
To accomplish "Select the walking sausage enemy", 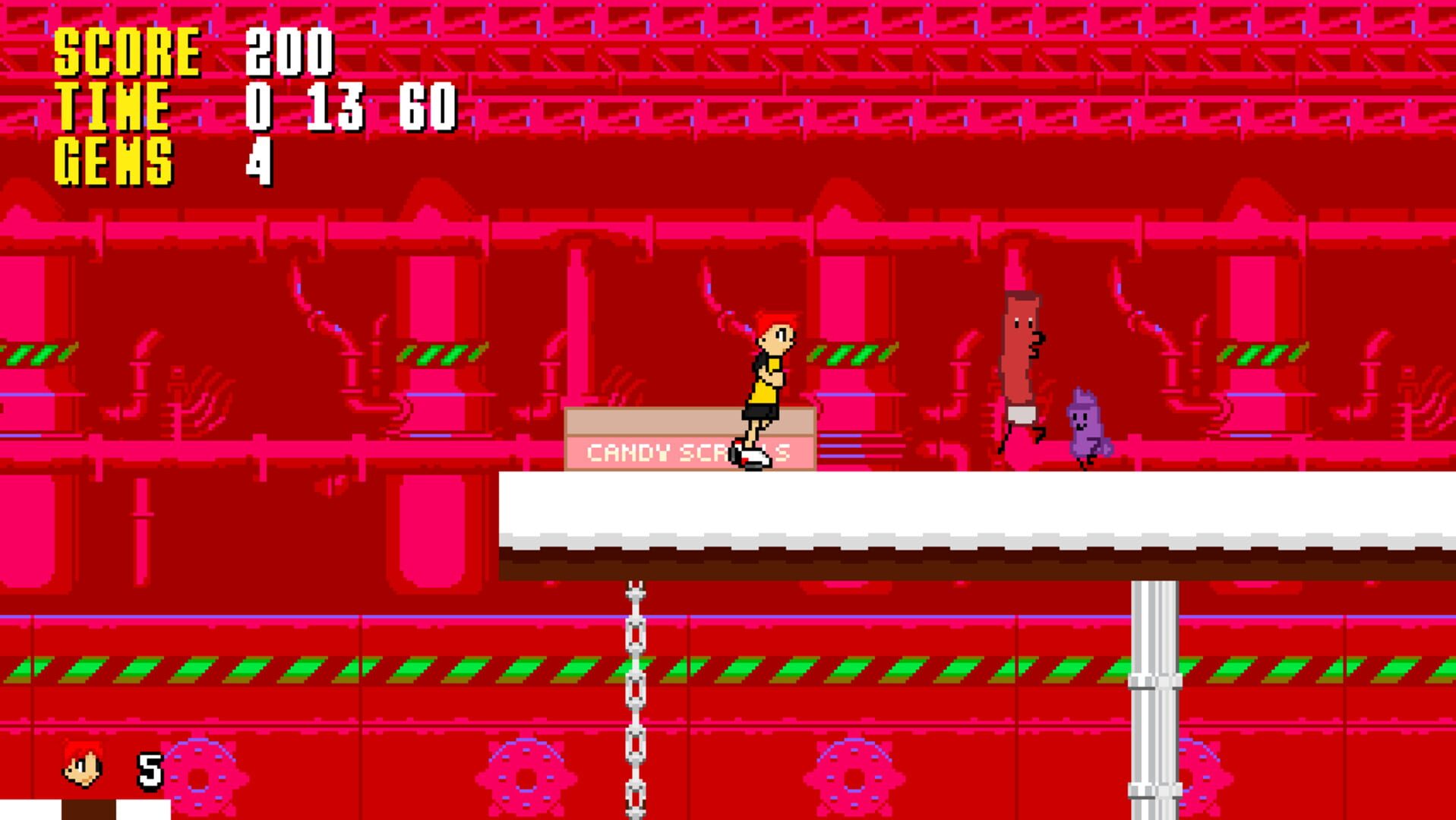I will tap(1022, 372).
